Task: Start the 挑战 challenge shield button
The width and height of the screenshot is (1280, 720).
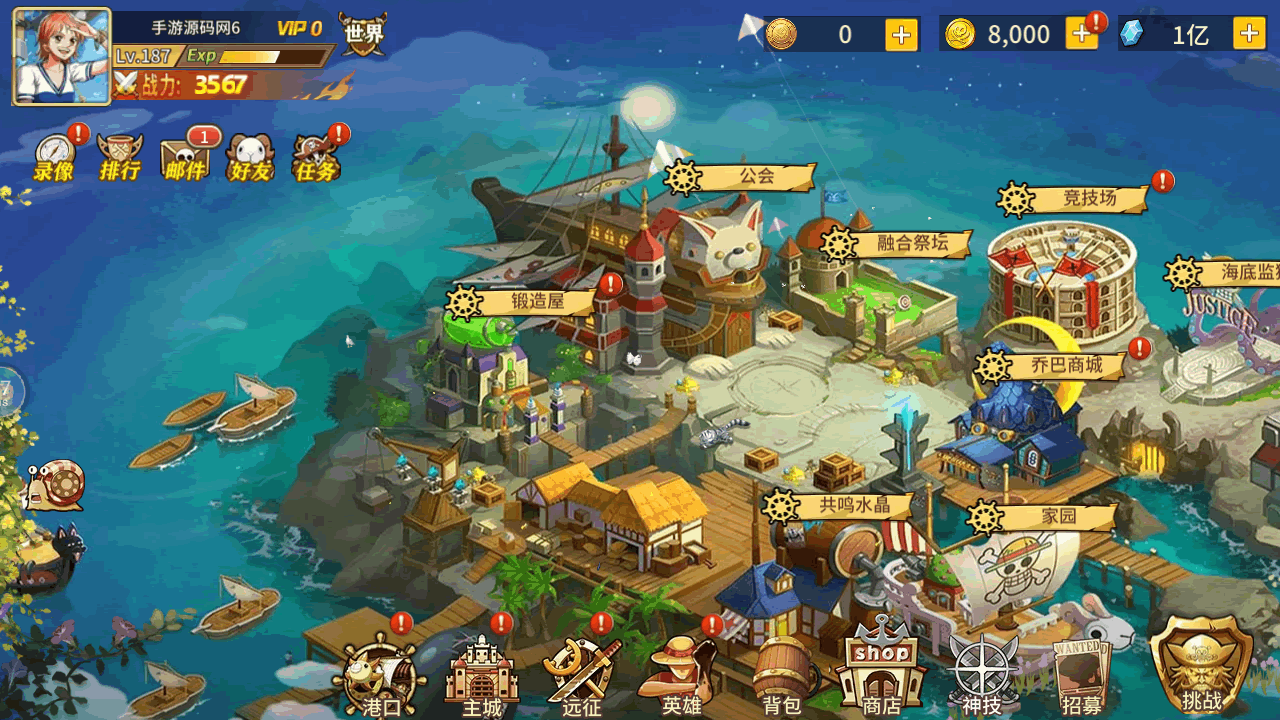Action: 1201,663
